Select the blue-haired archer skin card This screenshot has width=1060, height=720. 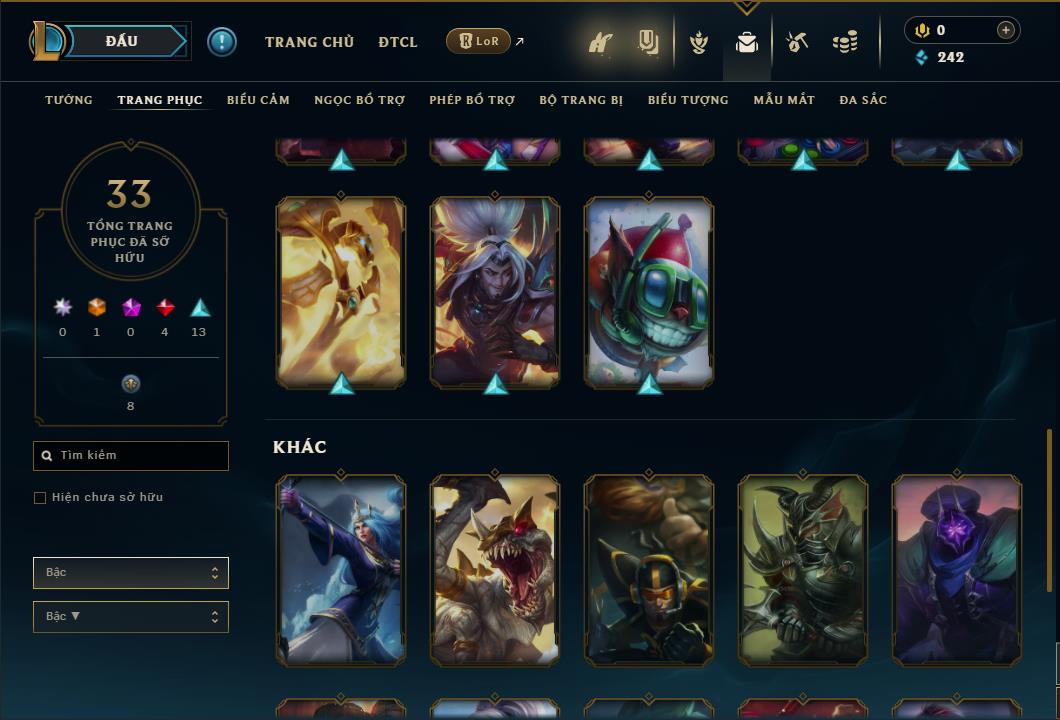tap(341, 570)
